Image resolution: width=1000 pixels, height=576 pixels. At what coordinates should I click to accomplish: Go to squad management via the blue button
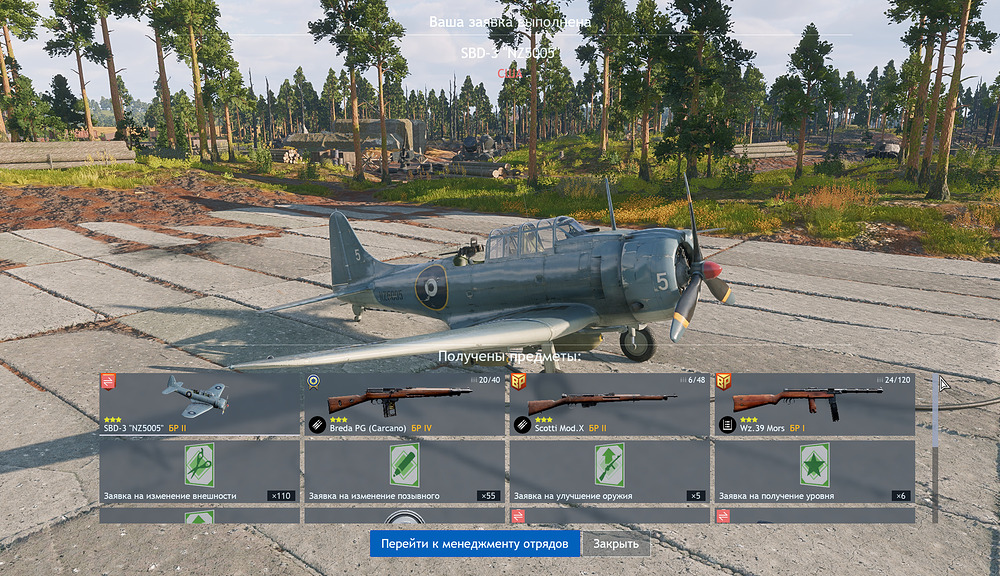tap(474, 543)
